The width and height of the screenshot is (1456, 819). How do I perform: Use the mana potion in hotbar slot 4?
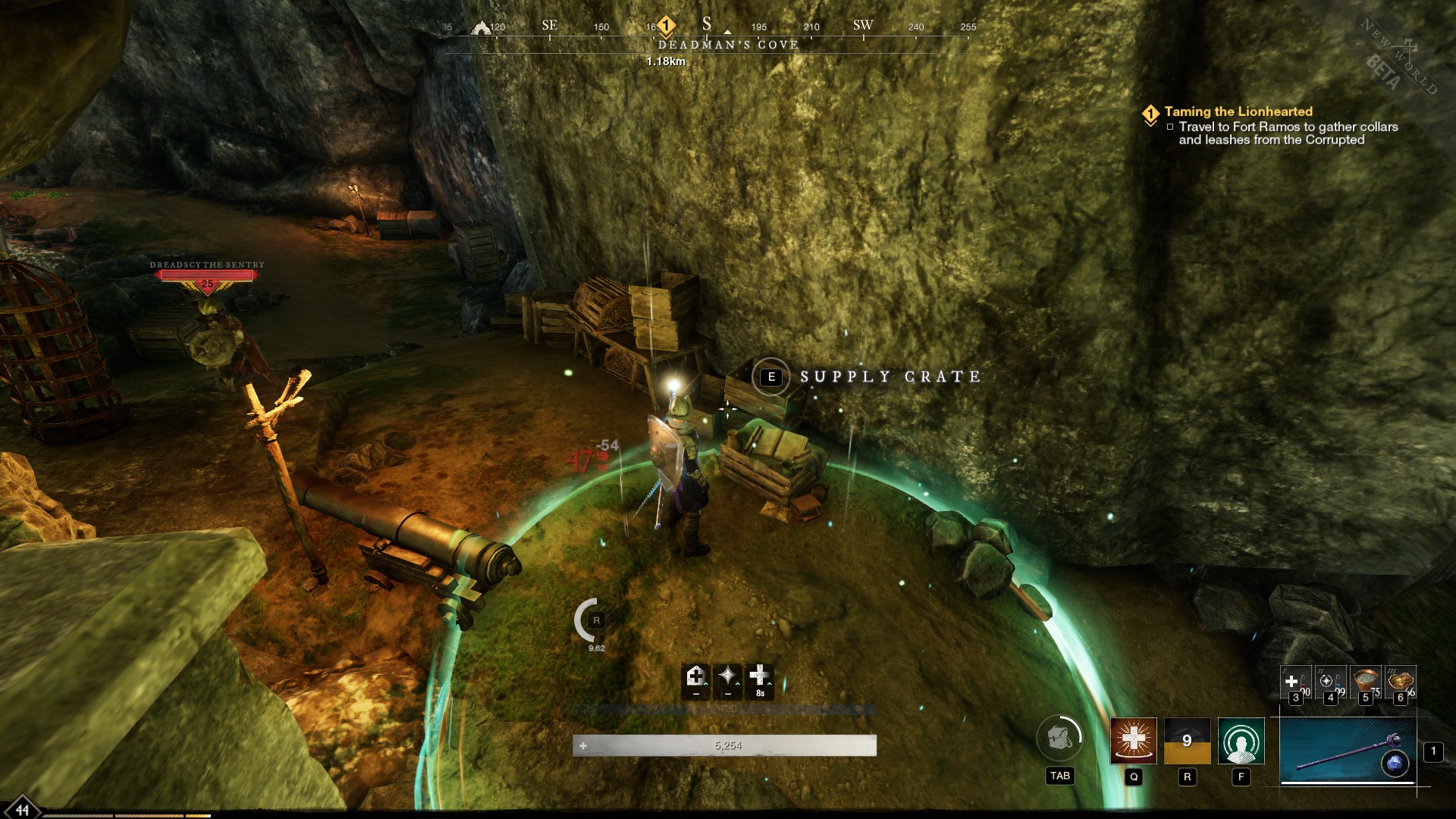pos(1332,682)
